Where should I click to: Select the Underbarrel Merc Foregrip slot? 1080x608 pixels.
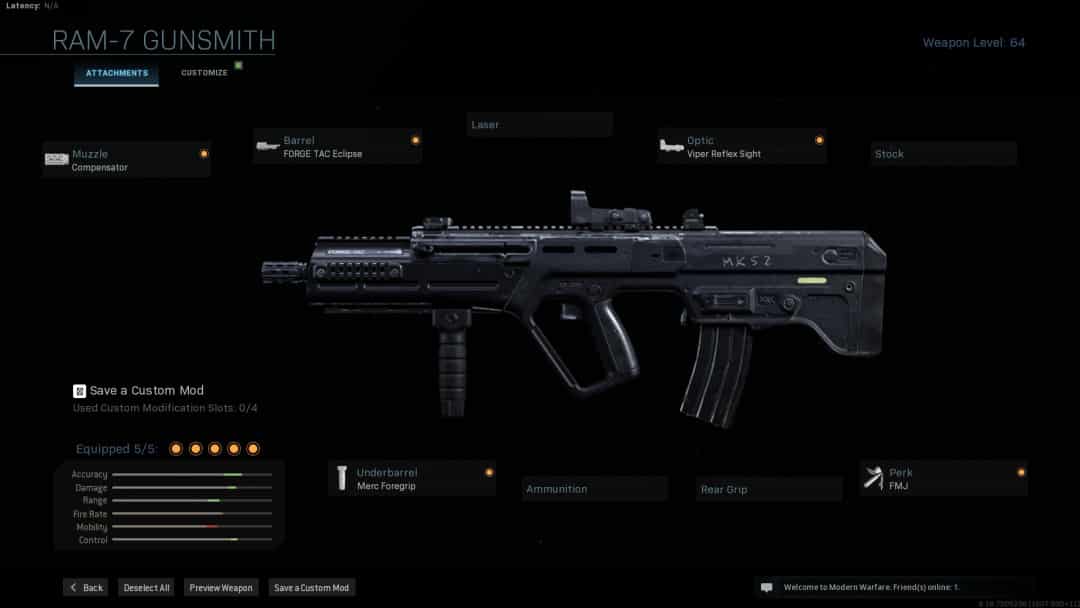click(x=412, y=479)
